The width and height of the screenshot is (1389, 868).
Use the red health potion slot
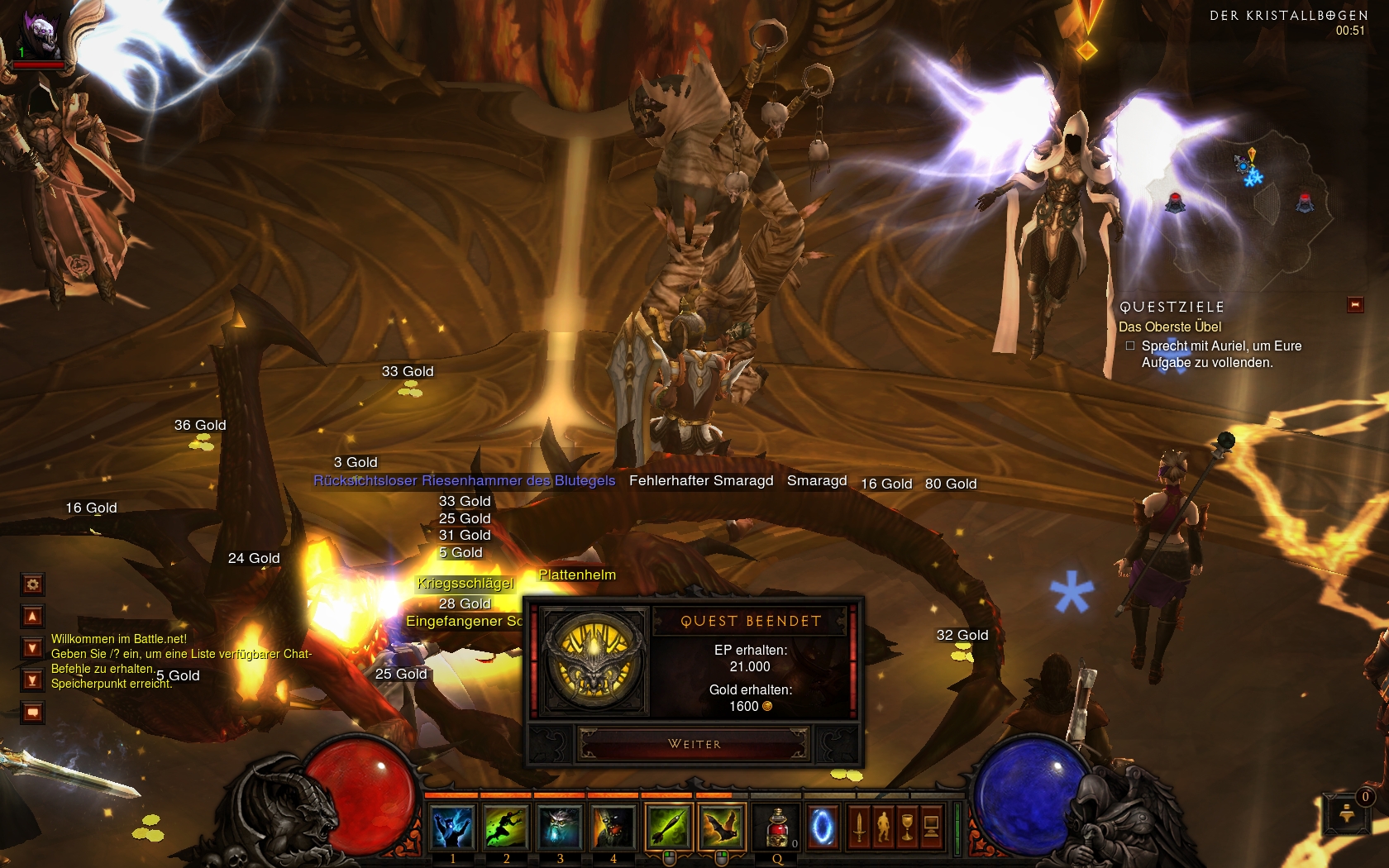click(x=777, y=827)
